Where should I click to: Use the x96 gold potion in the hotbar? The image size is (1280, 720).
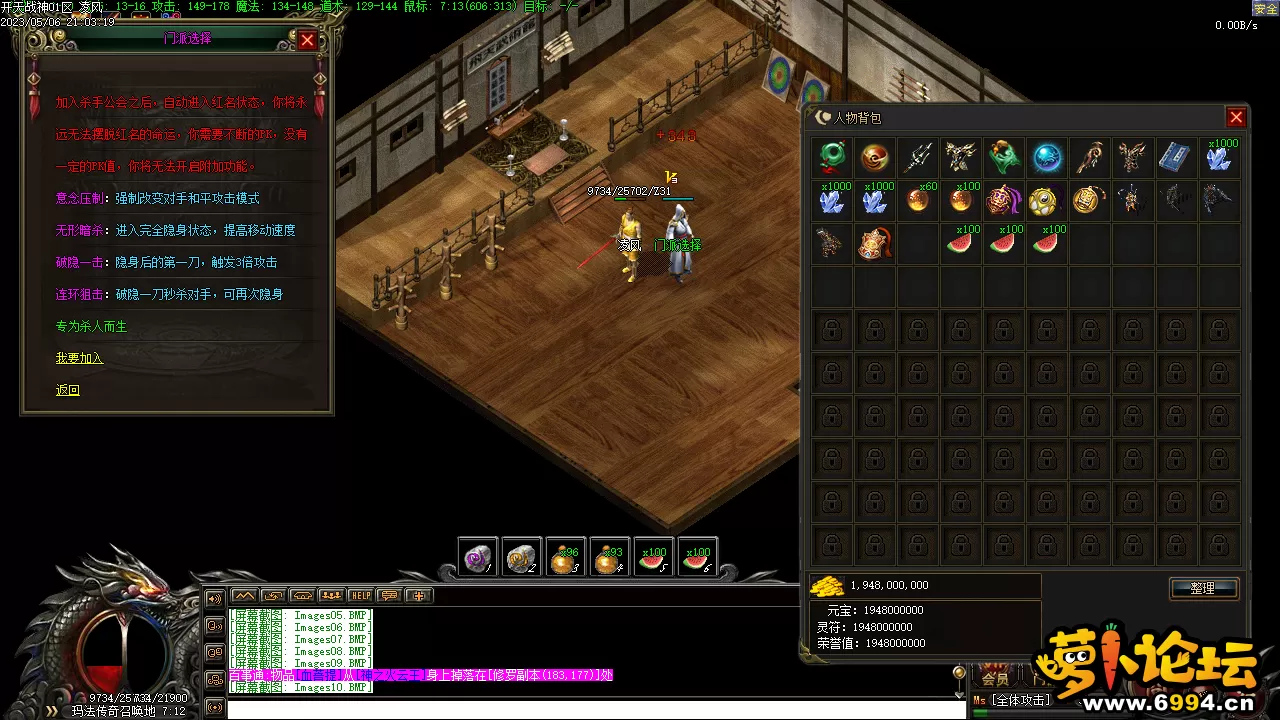[x=565, y=558]
